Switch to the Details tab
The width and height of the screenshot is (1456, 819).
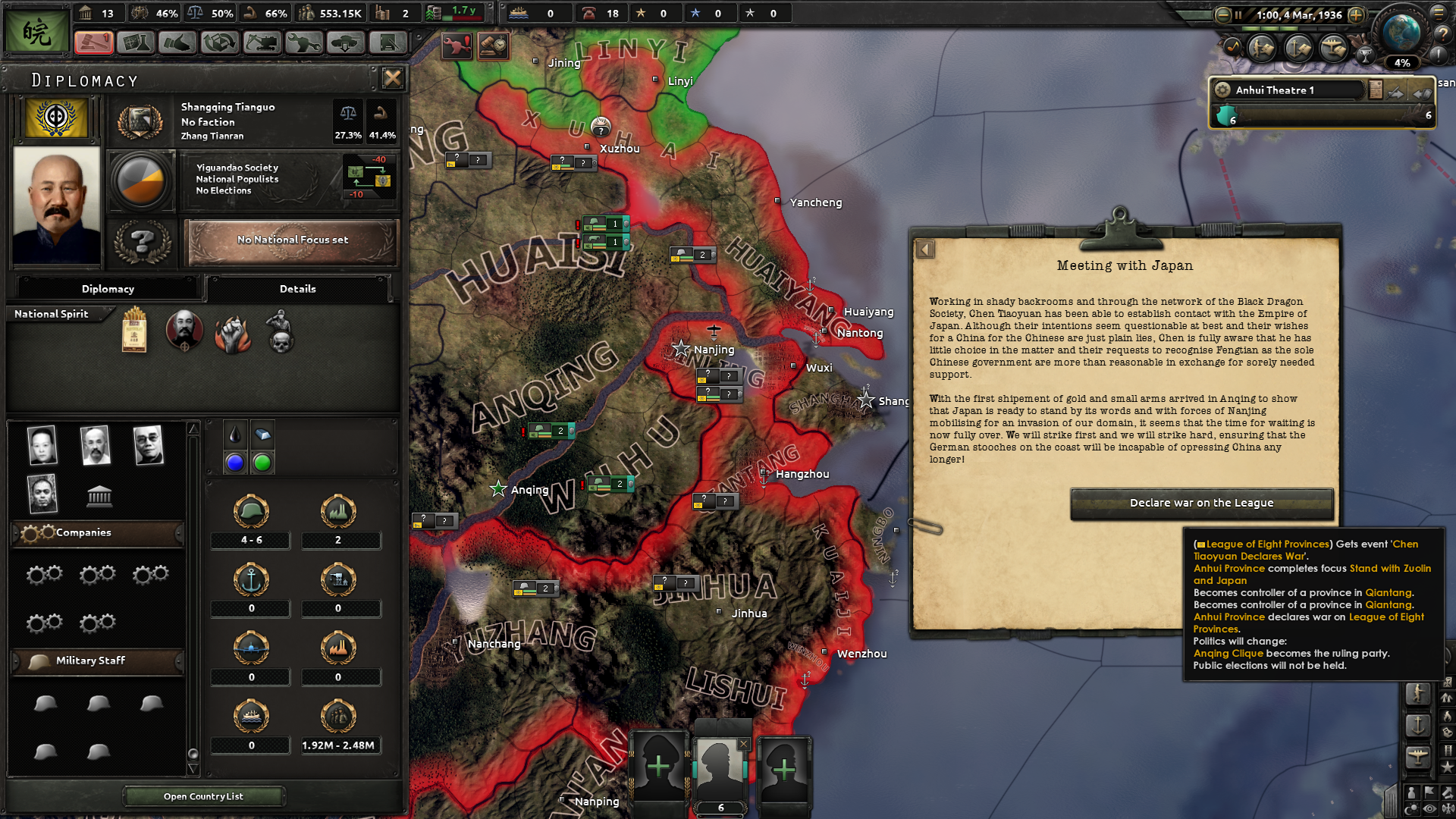pos(297,289)
